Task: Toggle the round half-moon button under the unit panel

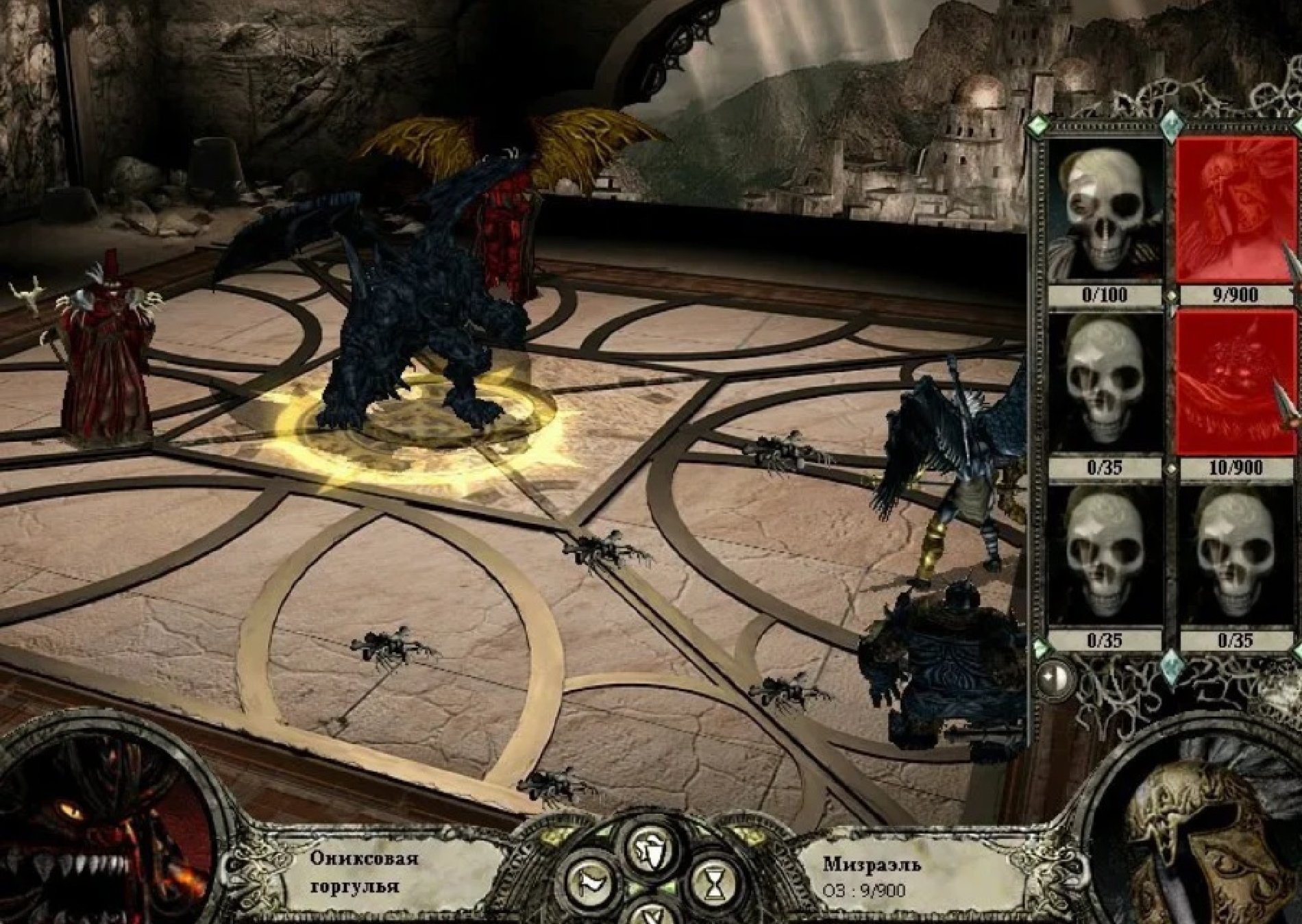Action: coord(1055,677)
